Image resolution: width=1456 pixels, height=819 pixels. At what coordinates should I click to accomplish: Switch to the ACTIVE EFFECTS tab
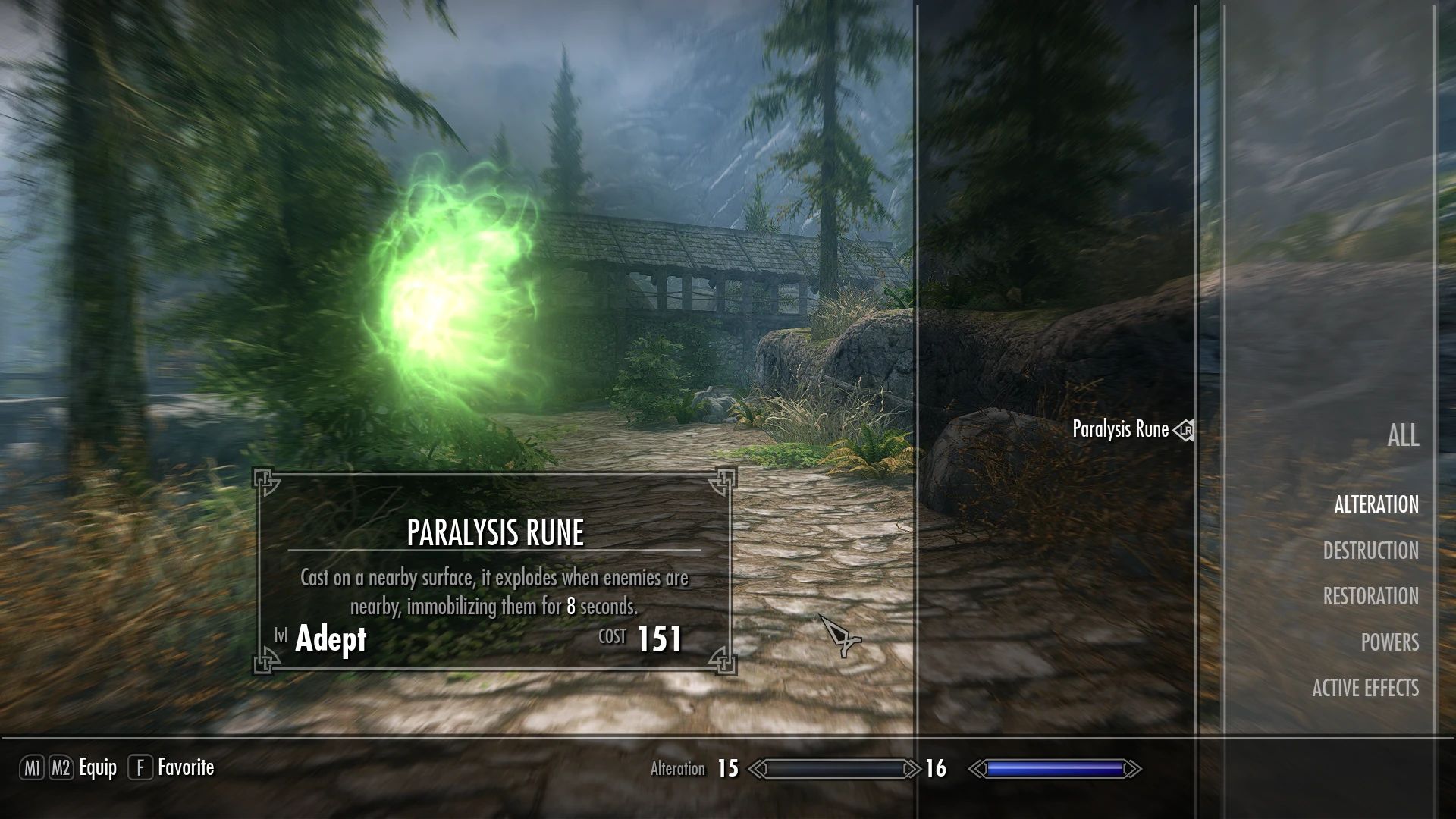(1365, 689)
